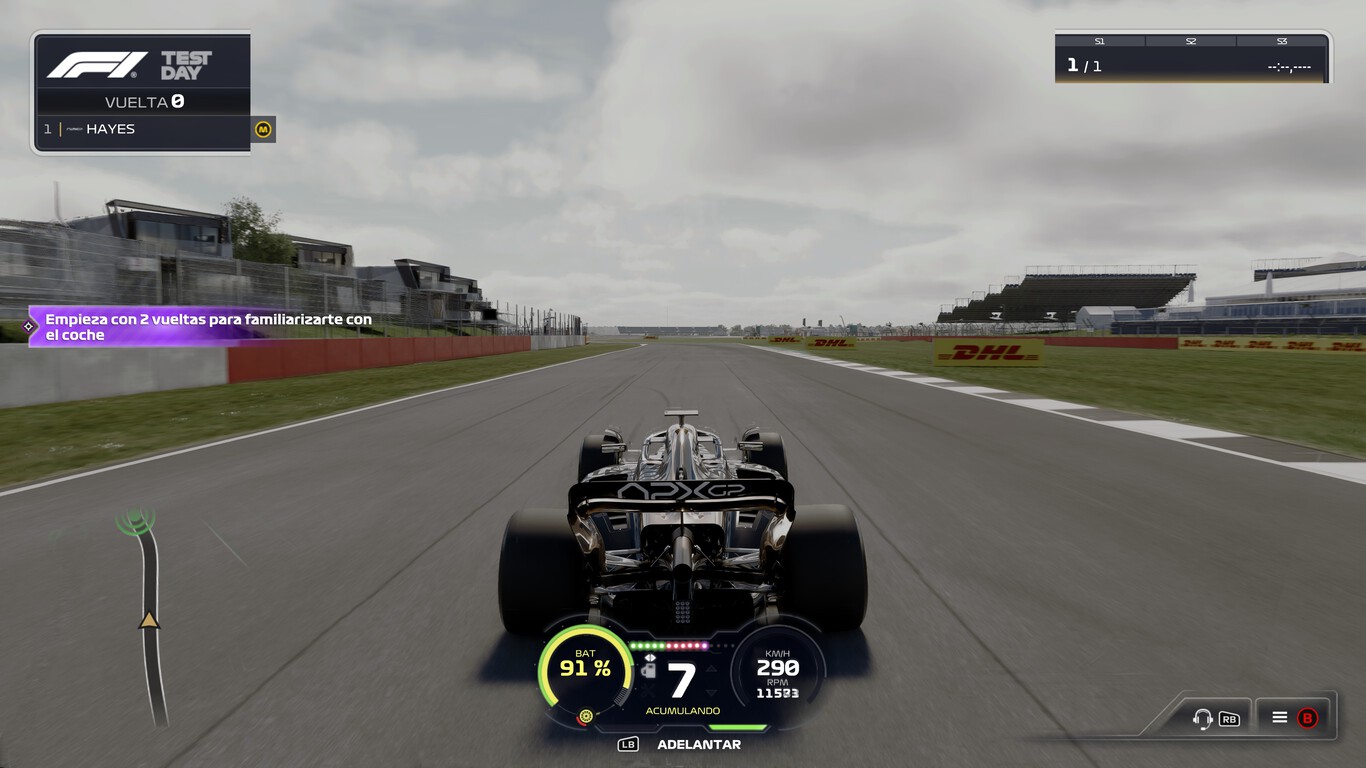The width and height of the screenshot is (1366, 768).
Task: Select the player arrow on the track minimap
Action: pos(148,620)
